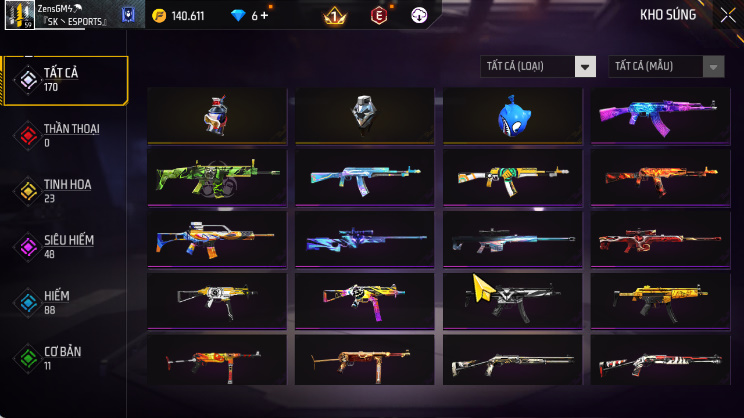
Task: Open the red E badge icon
Action: pos(379,16)
